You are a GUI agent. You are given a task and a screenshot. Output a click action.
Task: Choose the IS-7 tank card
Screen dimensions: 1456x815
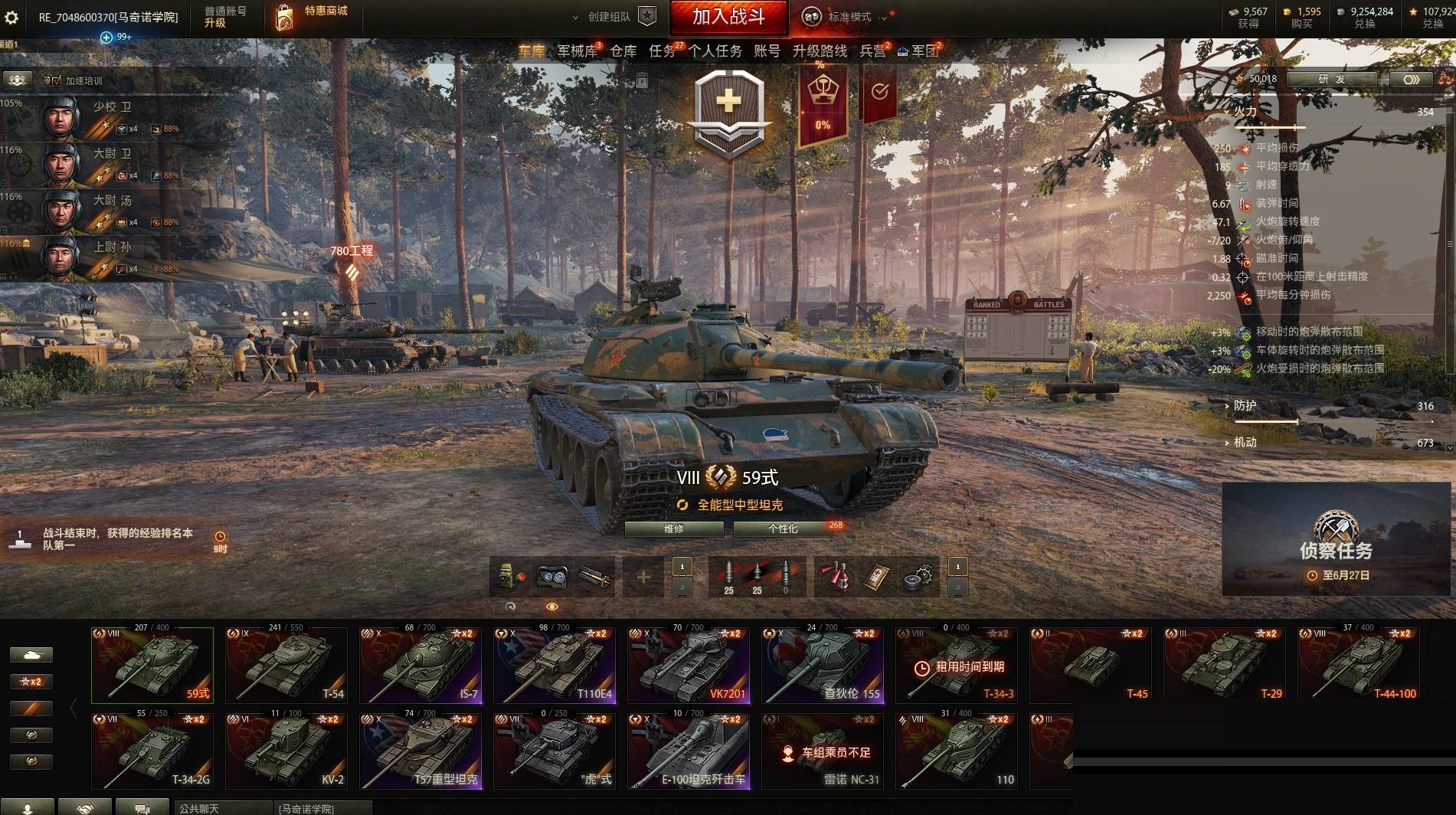(420, 665)
